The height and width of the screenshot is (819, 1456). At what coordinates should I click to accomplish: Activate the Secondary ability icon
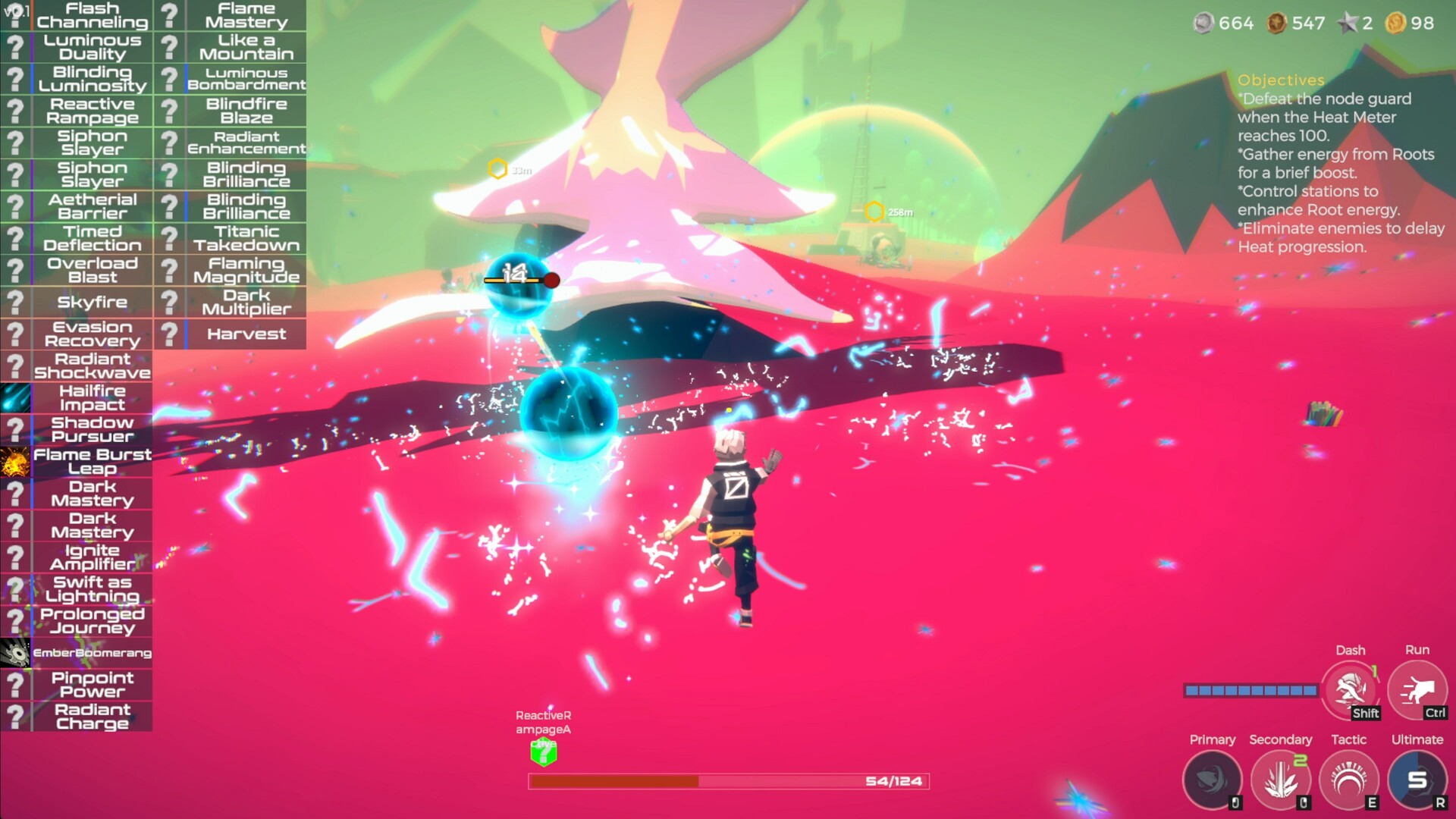click(1281, 779)
